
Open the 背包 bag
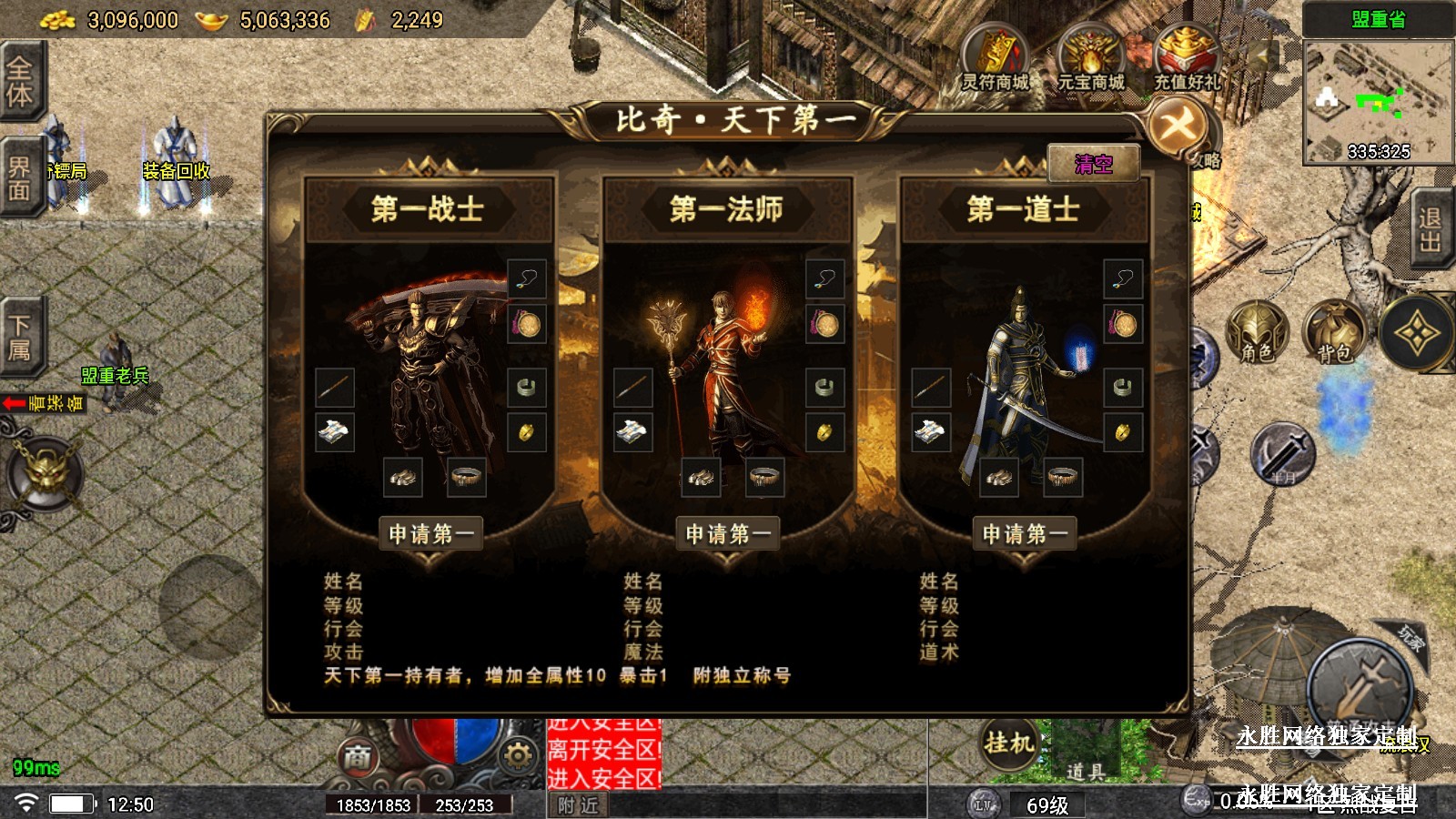coord(1334,333)
